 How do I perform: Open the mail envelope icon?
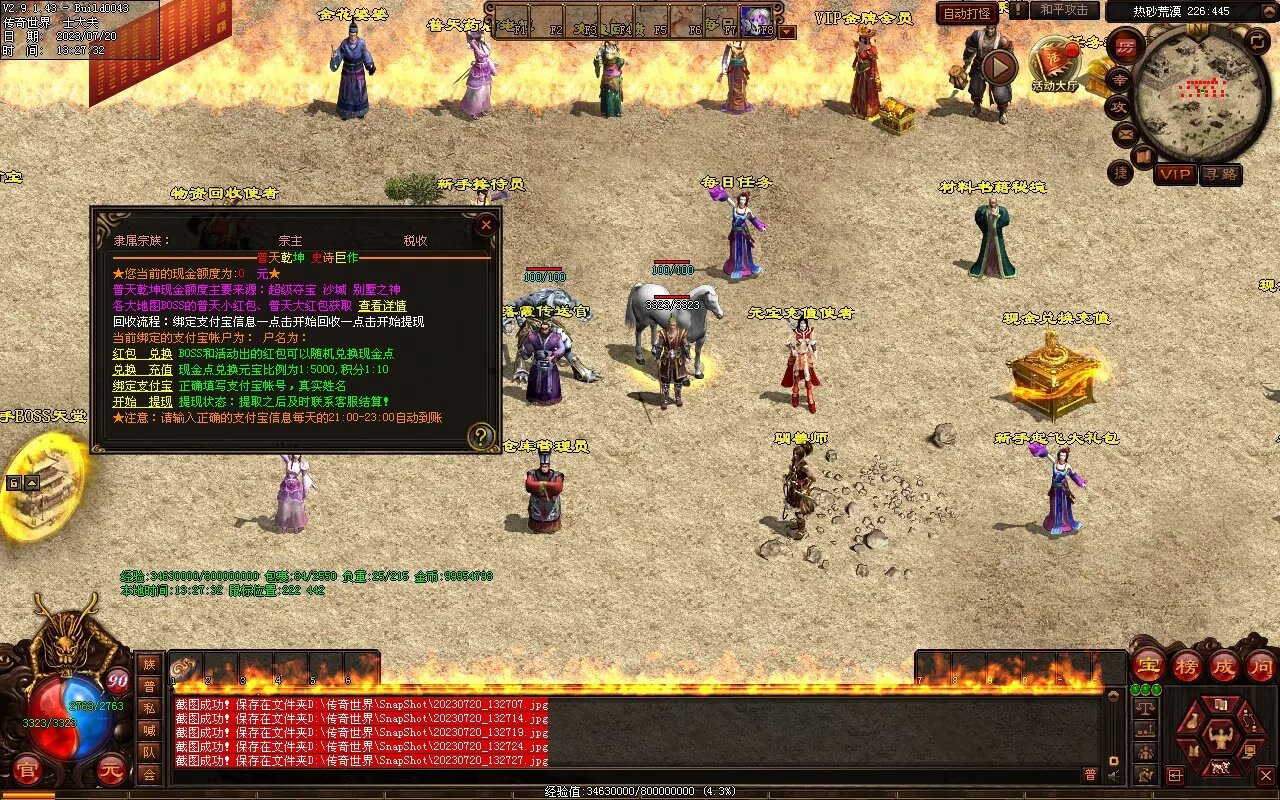coord(1125,133)
